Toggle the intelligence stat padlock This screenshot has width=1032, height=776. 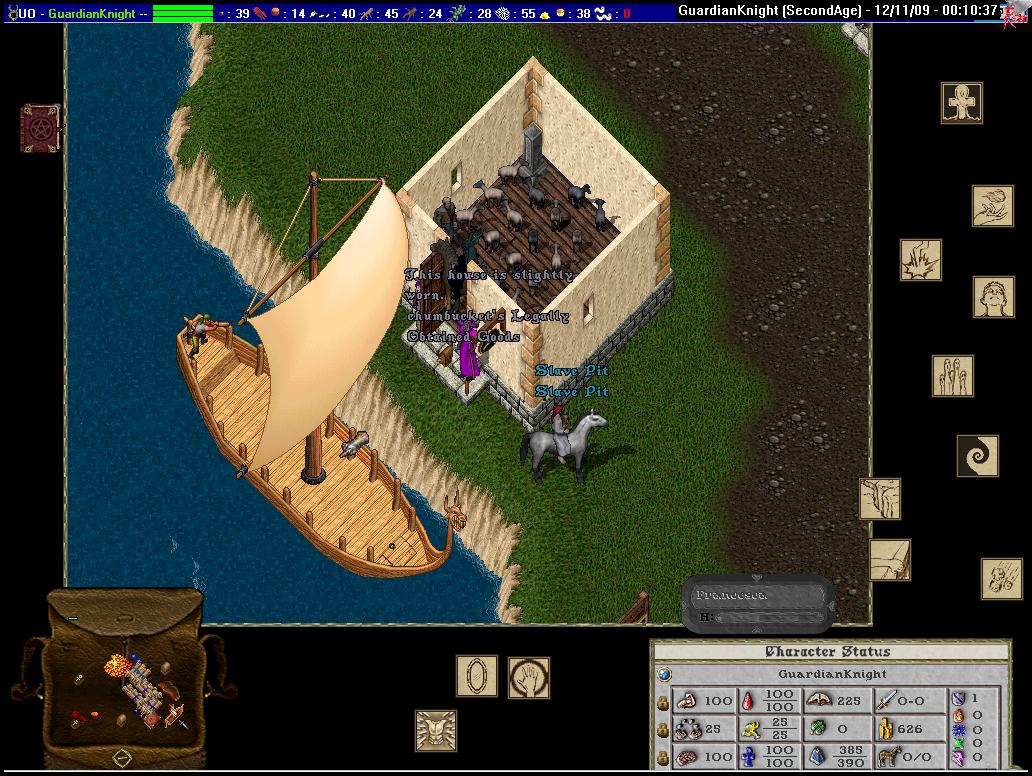[x=662, y=757]
